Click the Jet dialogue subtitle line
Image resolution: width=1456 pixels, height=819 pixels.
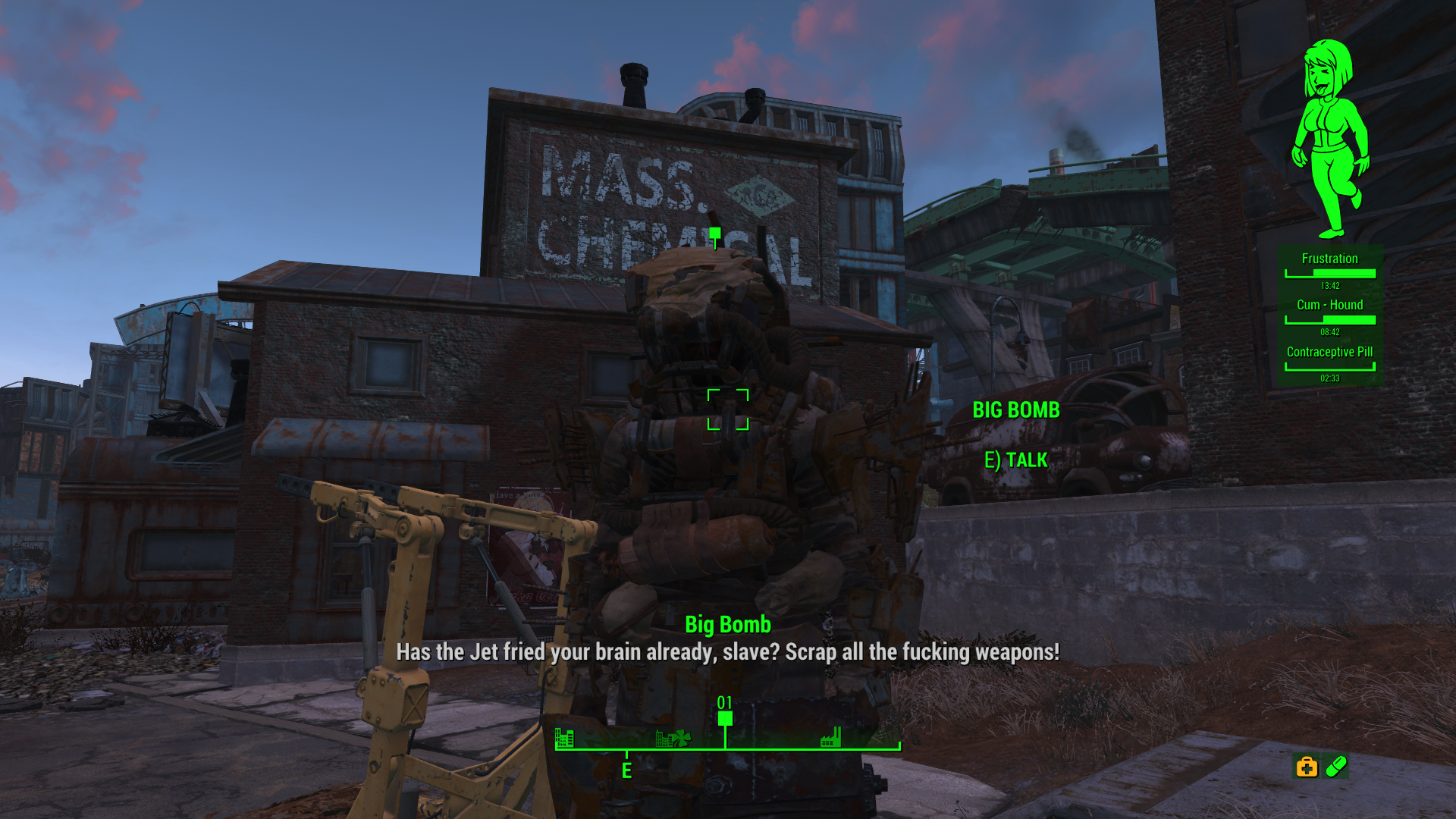point(727,654)
